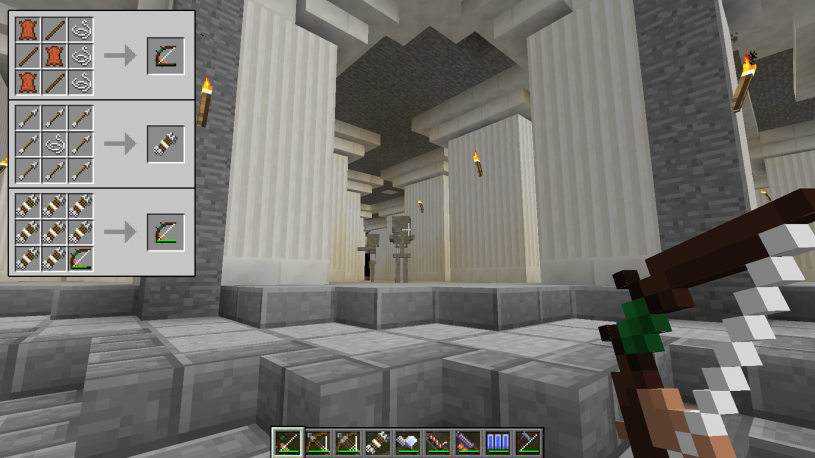Viewport: 815px width, 458px height.
Task: Select the green-grip bow in the hotbar
Action: pos(289,442)
